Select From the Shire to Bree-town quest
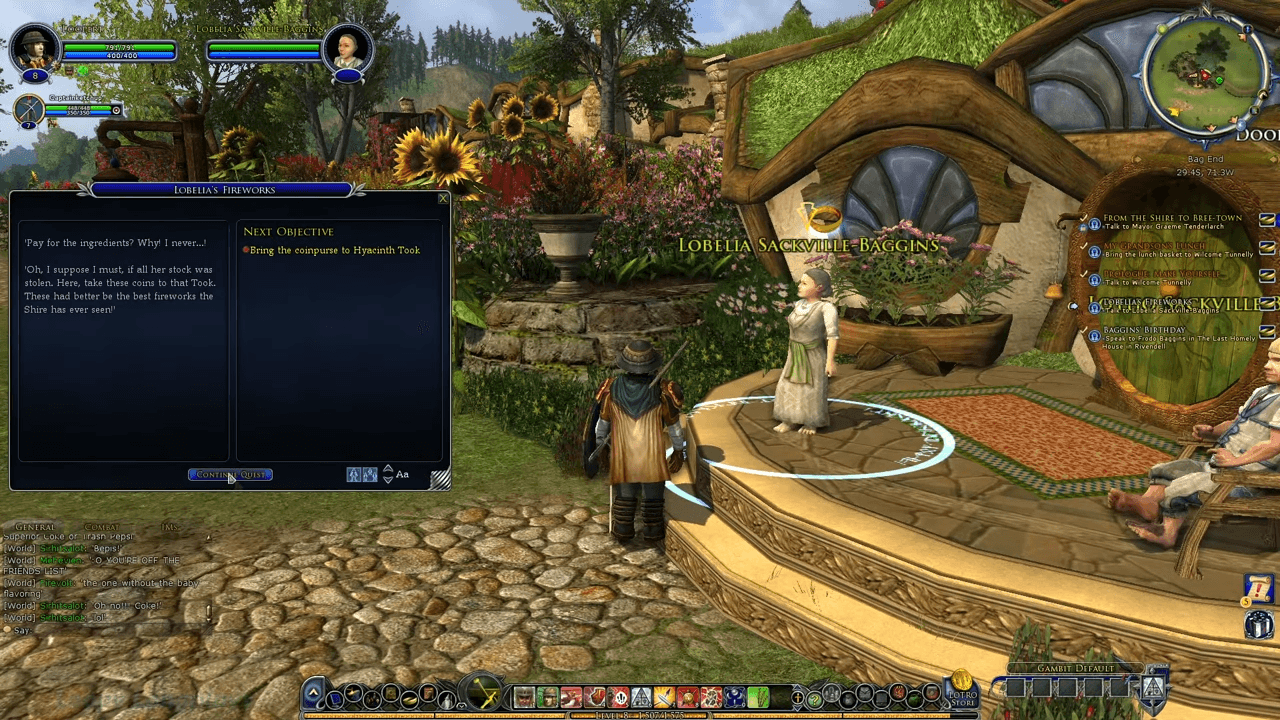The width and height of the screenshot is (1280, 720). coord(1172,218)
